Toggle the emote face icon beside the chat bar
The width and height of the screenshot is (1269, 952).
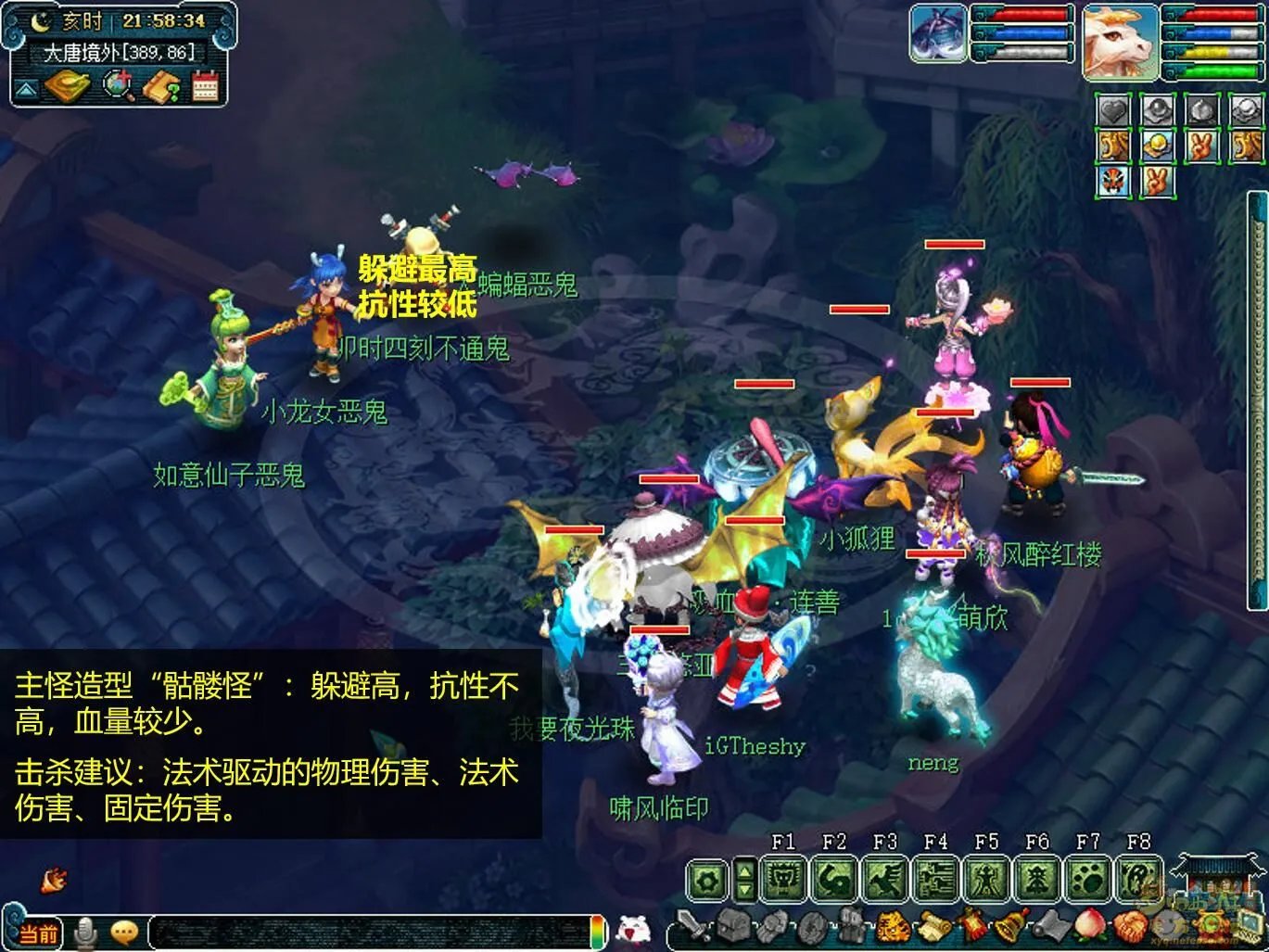tap(124, 933)
